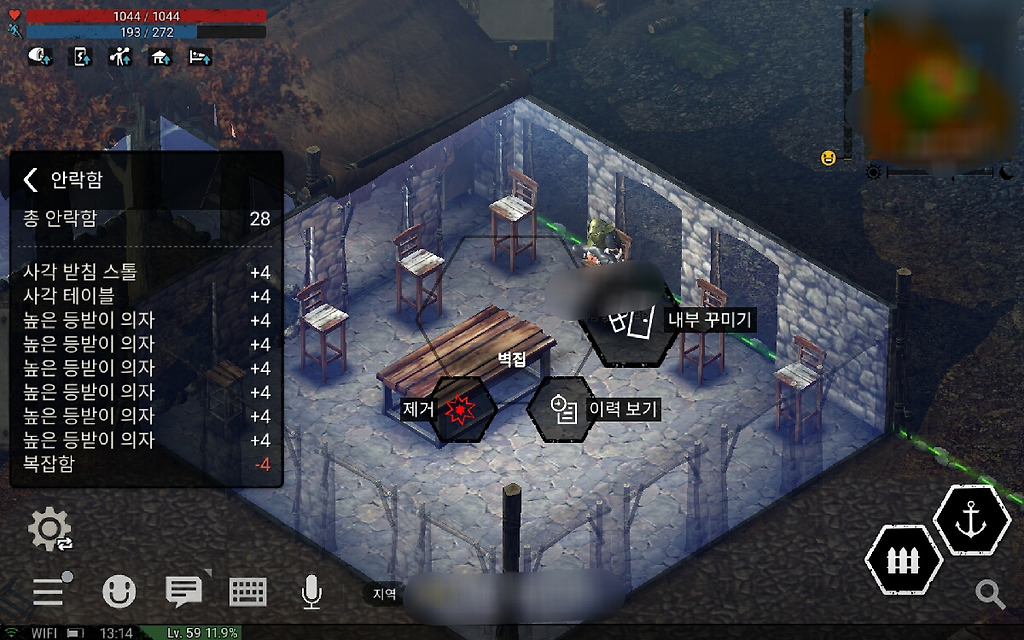The width and height of the screenshot is (1024, 640).
Task: Open the hamburger main menu
Action: [x=50, y=591]
